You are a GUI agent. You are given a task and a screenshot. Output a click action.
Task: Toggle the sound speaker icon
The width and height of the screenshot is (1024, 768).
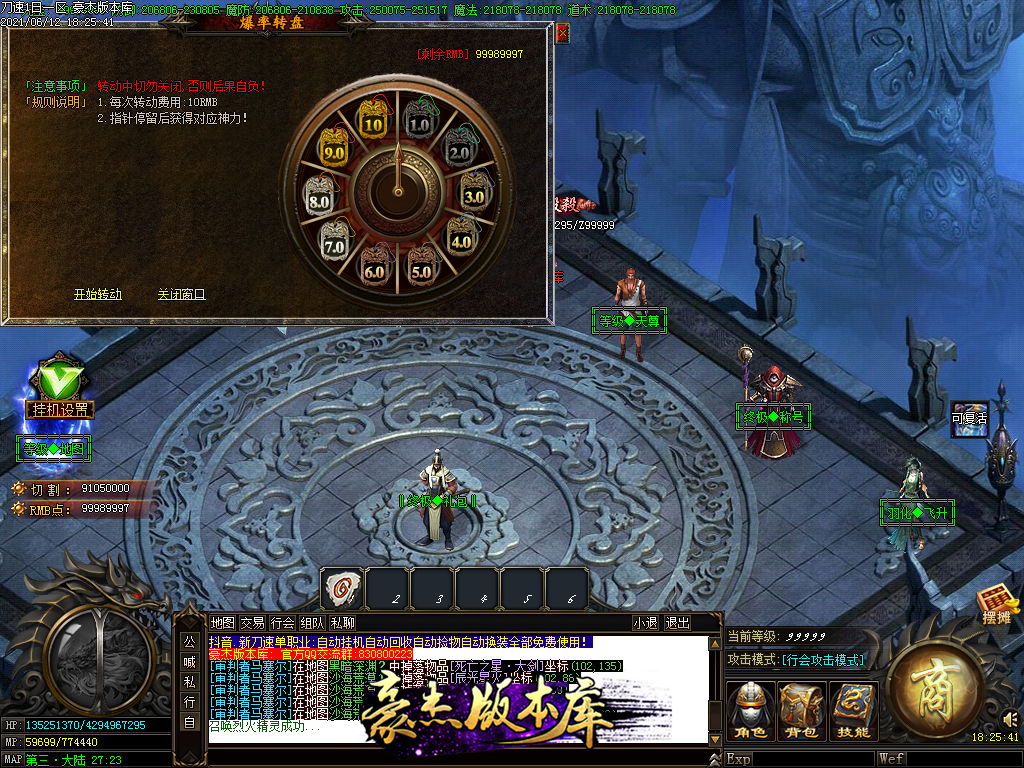[1010, 718]
